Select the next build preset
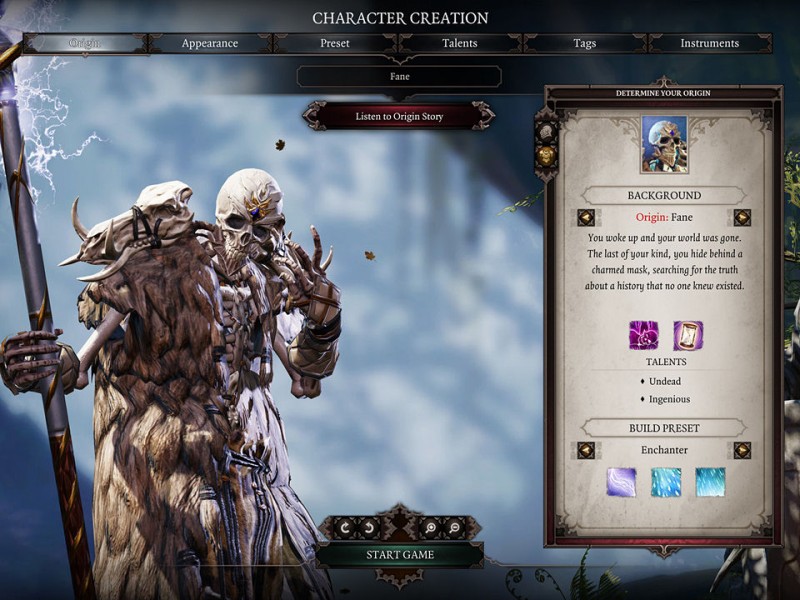This screenshot has width=800, height=600. click(x=742, y=450)
